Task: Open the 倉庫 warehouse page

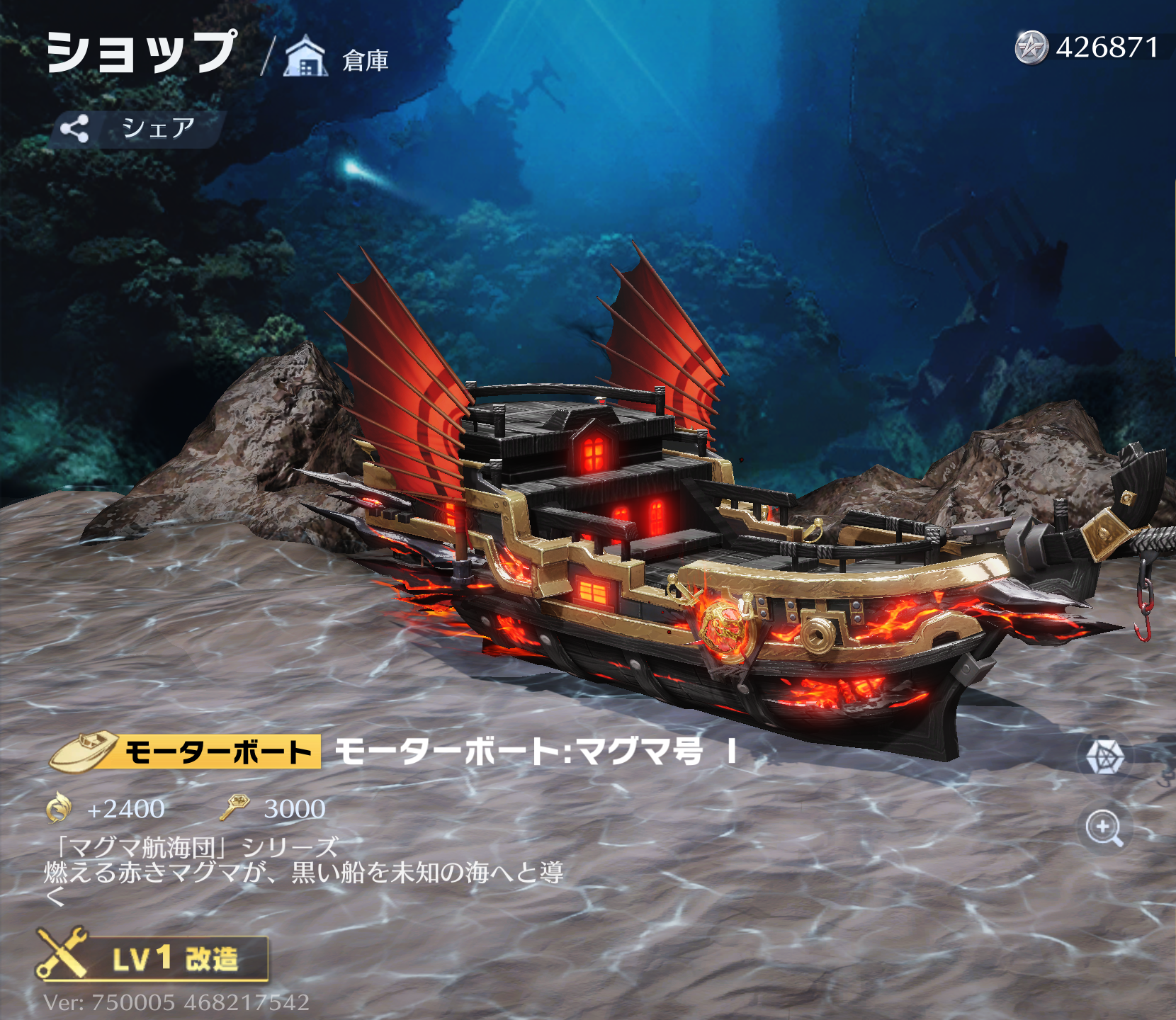Action: (x=337, y=58)
